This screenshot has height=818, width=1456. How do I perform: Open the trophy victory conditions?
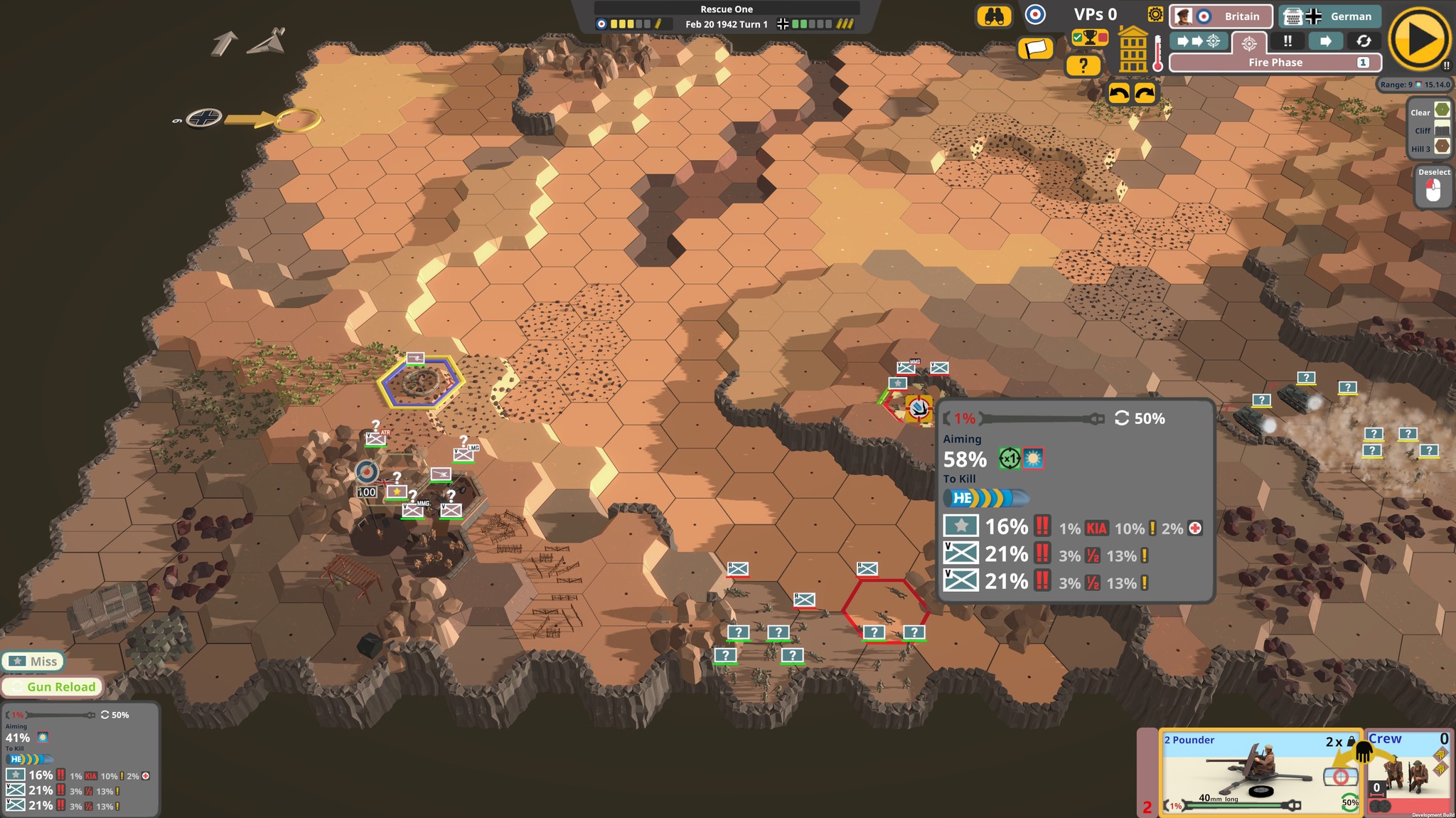[1089, 38]
